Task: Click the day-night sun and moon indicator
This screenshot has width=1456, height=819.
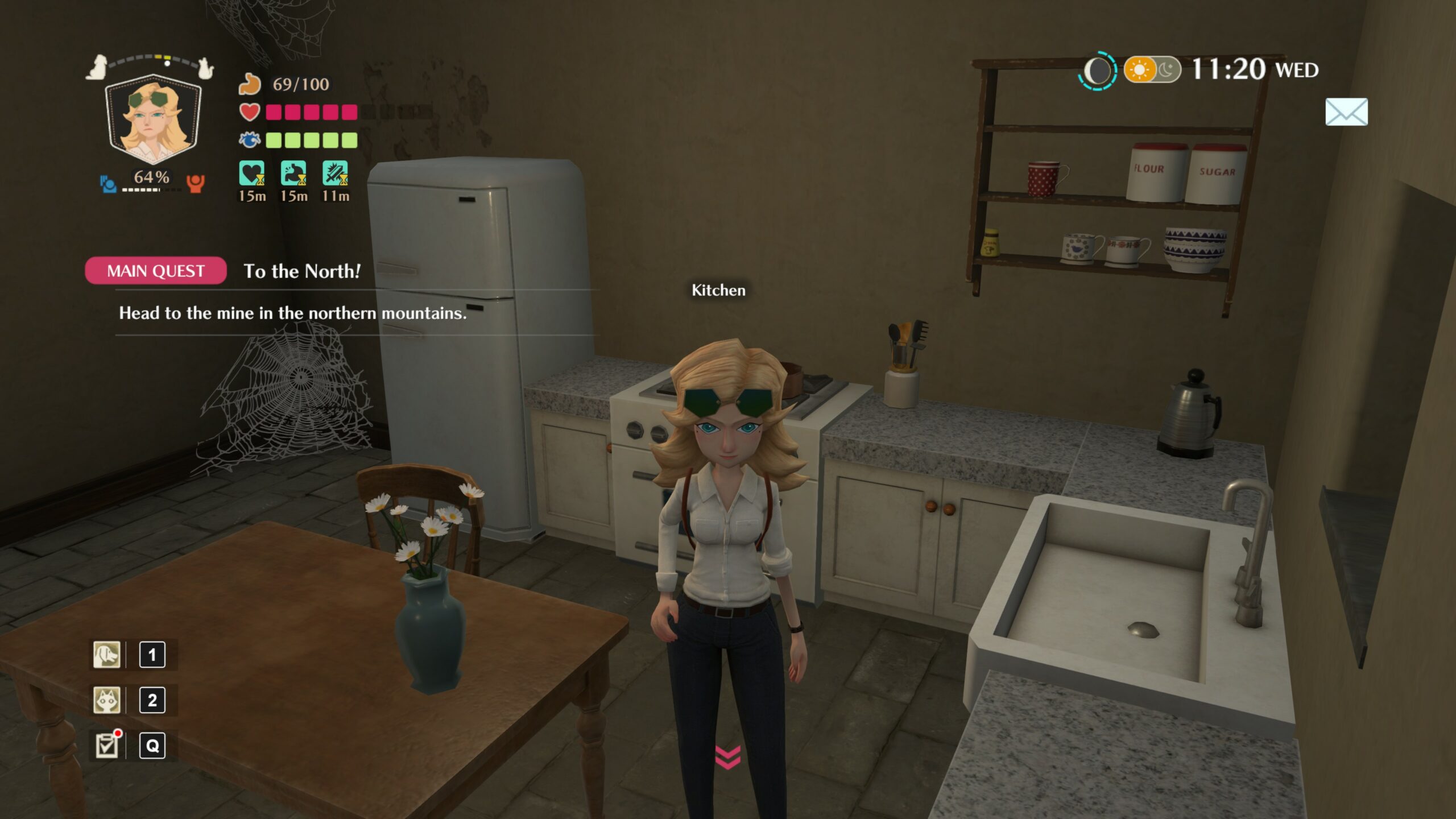Action: click(1152, 70)
